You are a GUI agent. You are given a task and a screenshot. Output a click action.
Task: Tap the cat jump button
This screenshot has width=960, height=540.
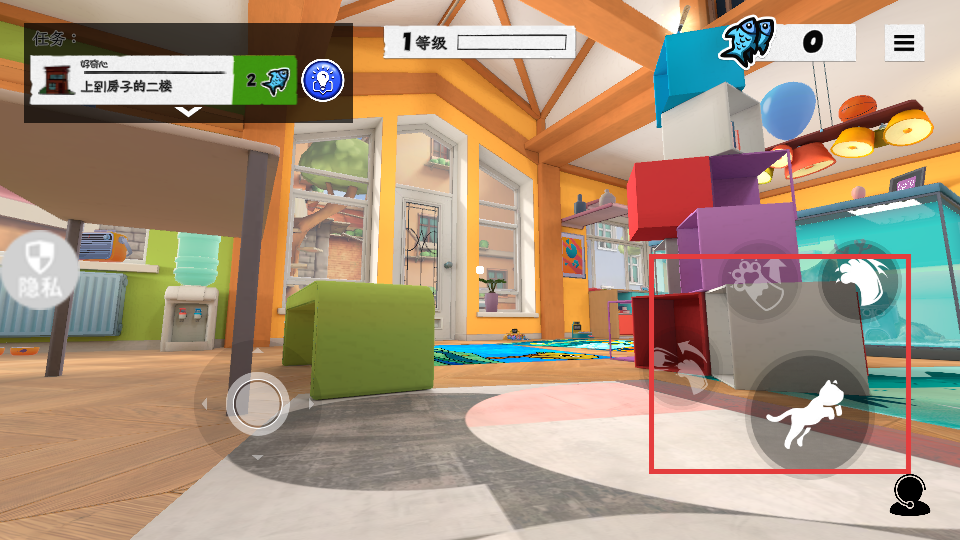coord(808,413)
